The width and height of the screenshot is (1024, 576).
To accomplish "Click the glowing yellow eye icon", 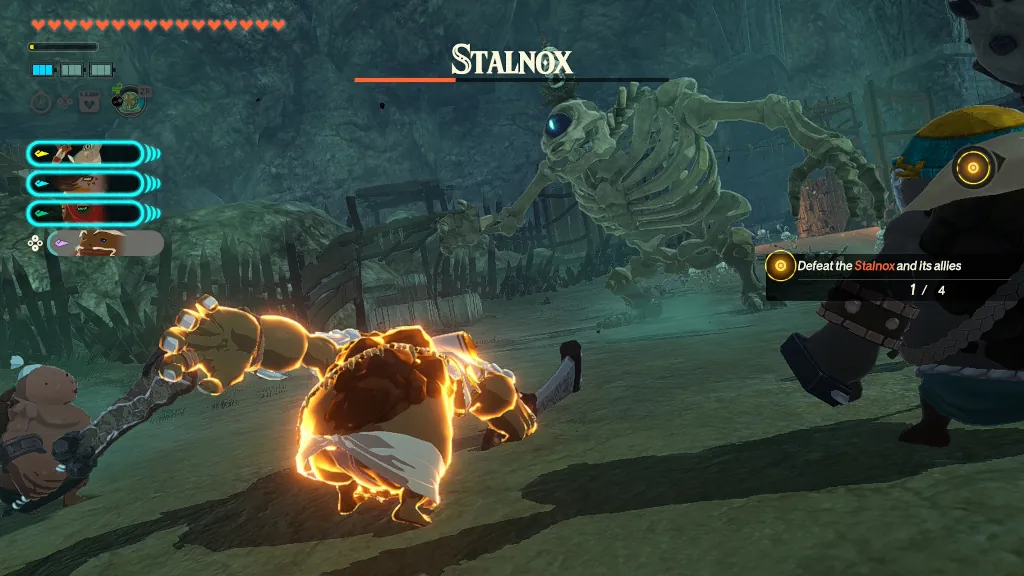I will pyautogui.click(x=971, y=167).
